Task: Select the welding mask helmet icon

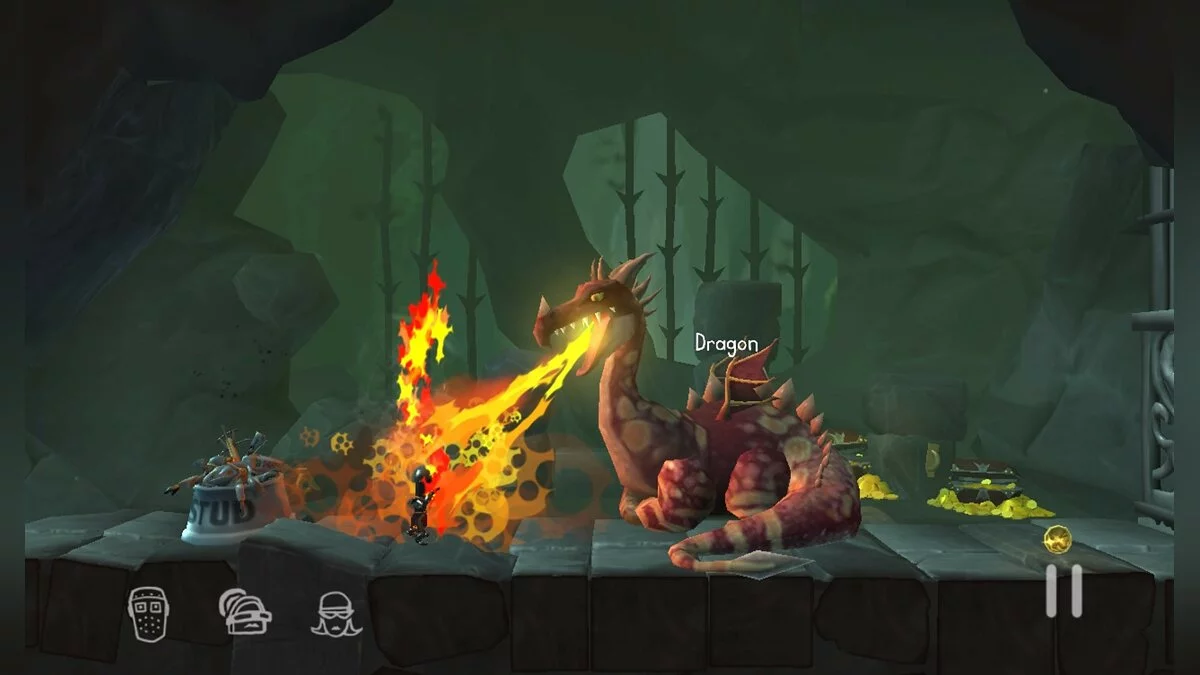Action: click(x=146, y=613)
